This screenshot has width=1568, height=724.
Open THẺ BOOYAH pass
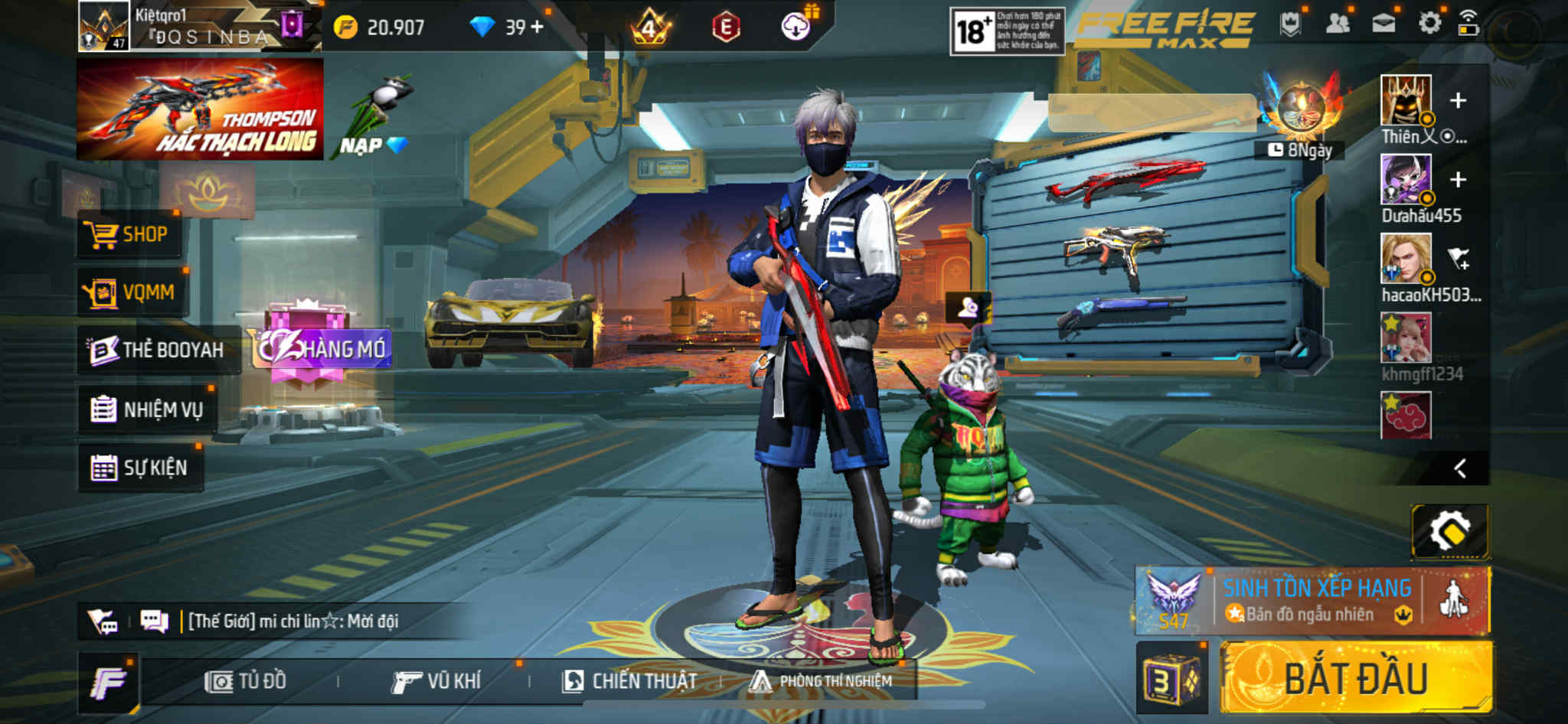tap(158, 350)
